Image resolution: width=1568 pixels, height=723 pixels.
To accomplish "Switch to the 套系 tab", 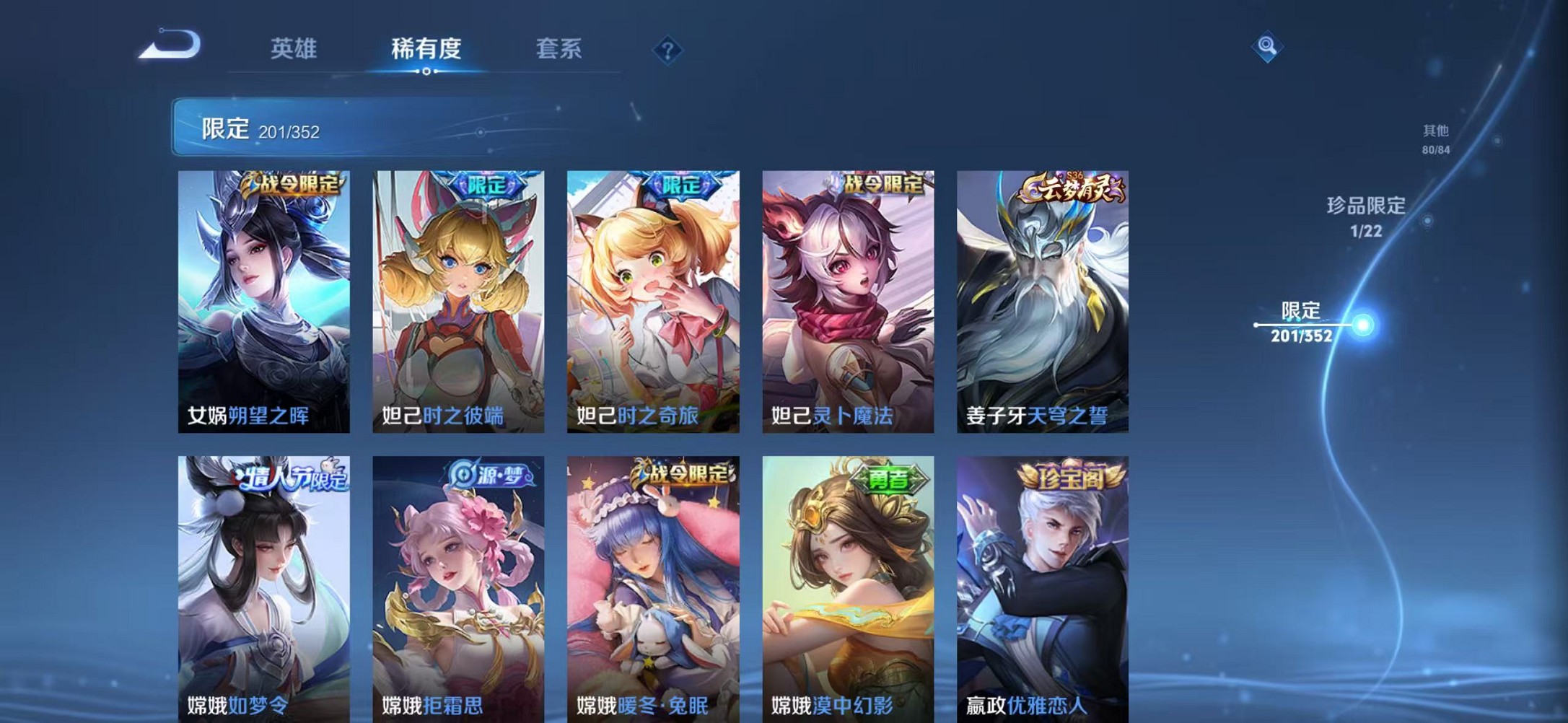I will [558, 48].
